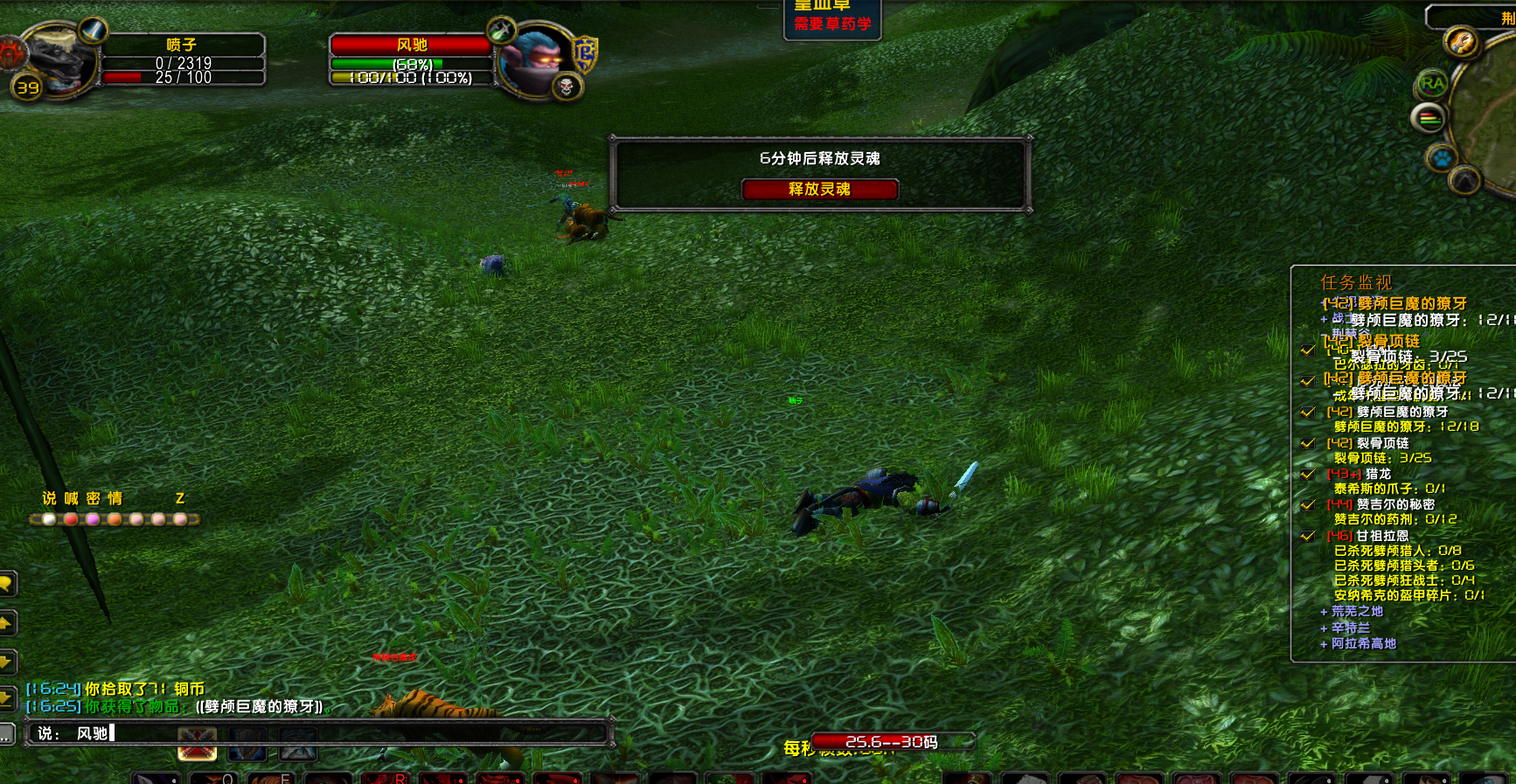Select the purple 密 whisper channel orb
The height and width of the screenshot is (784, 1516).
(93, 519)
